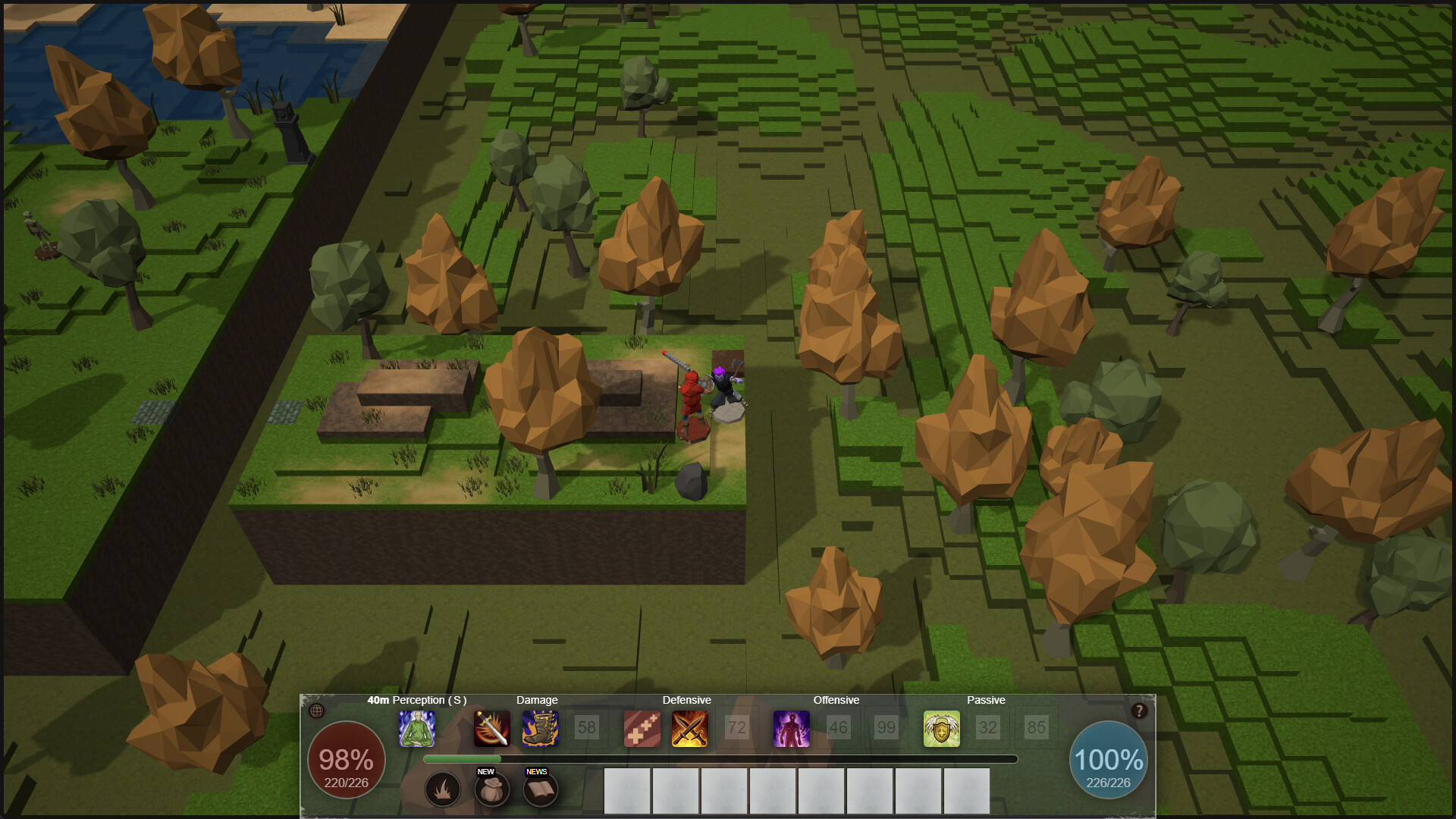Select the locked level 72 Defensive slot
The image size is (1456, 819).
737,729
